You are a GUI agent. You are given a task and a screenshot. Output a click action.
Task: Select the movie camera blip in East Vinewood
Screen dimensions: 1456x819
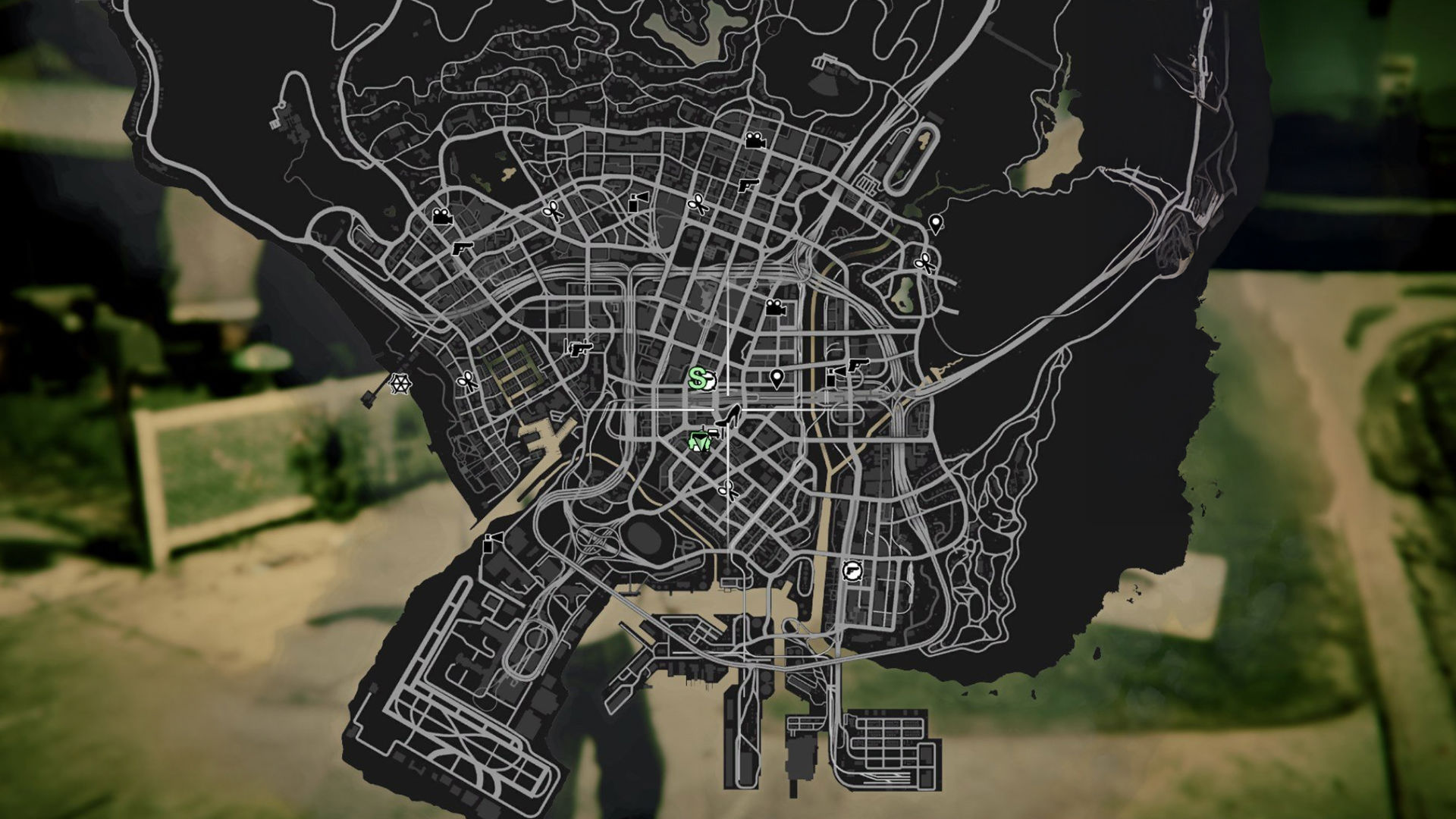click(774, 308)
